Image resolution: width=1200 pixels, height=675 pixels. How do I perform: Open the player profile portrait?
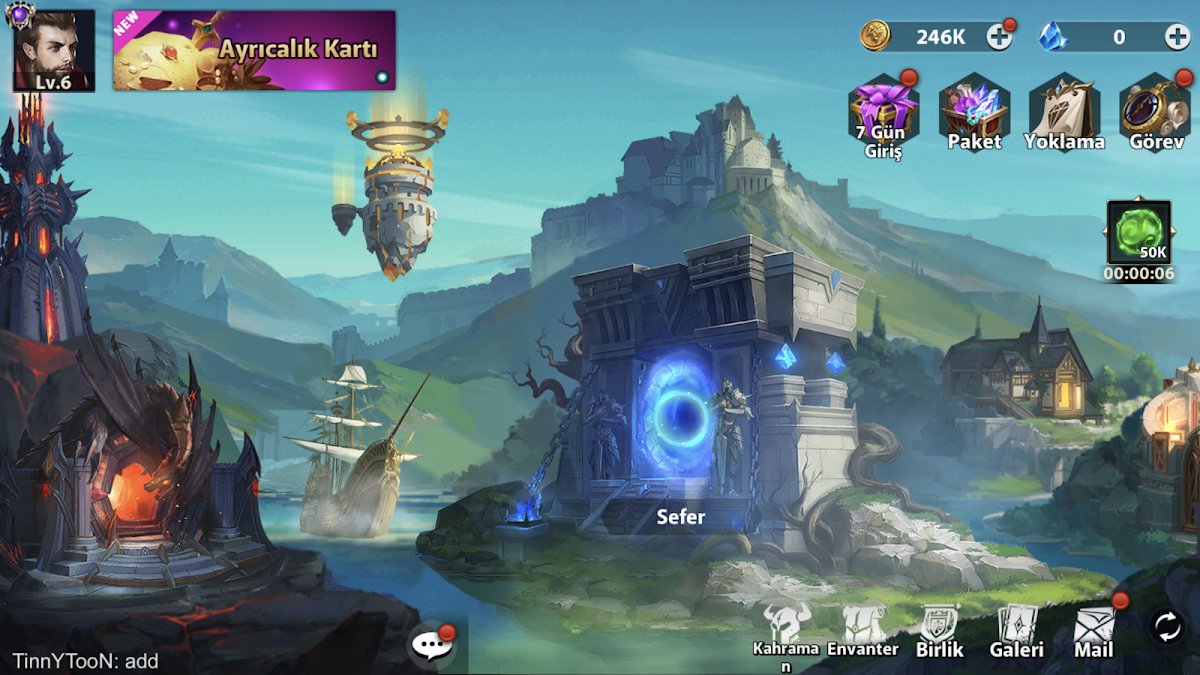tap(53, 50)
